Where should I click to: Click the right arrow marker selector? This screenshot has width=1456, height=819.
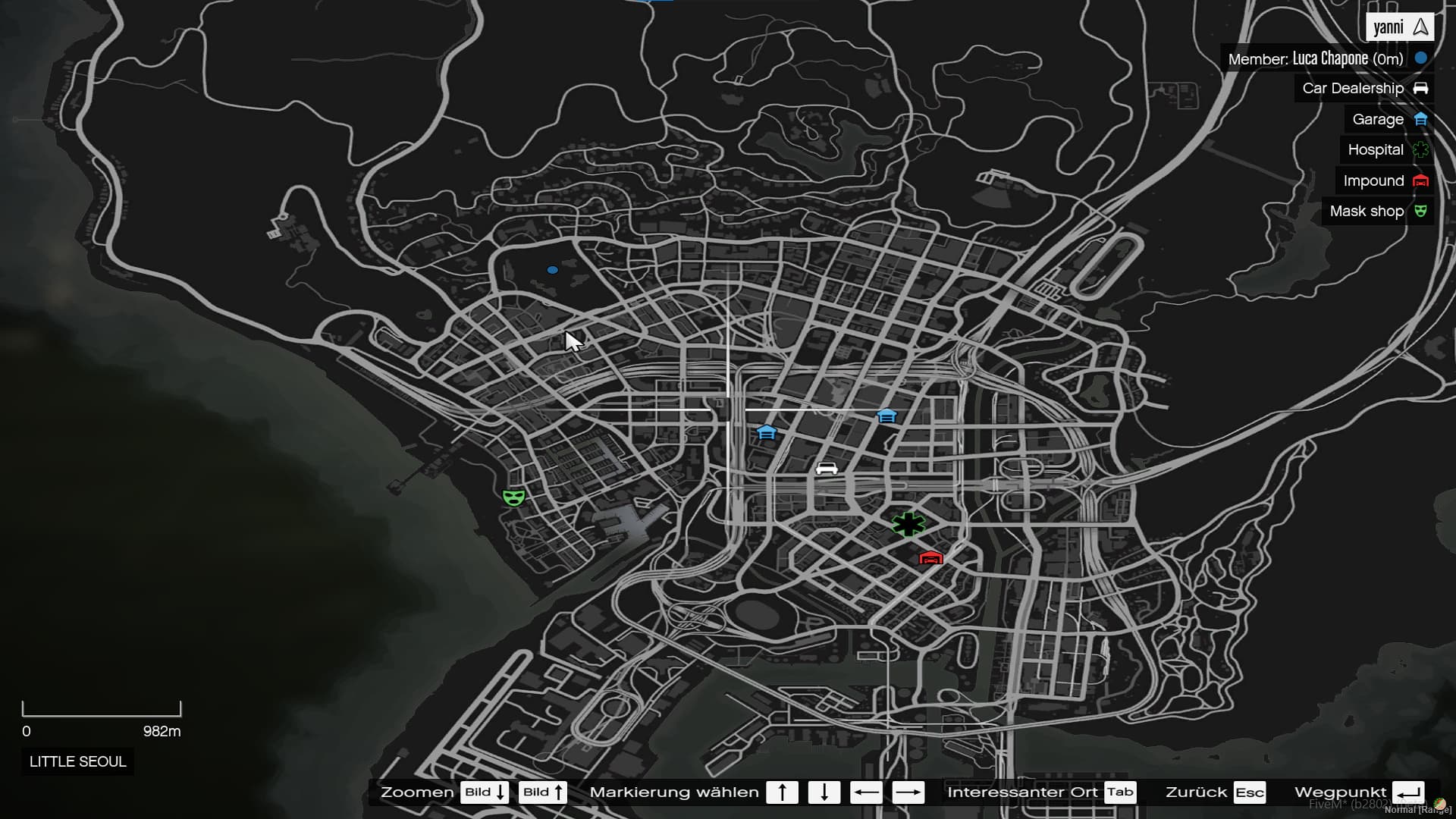click(x=909, y=792)
